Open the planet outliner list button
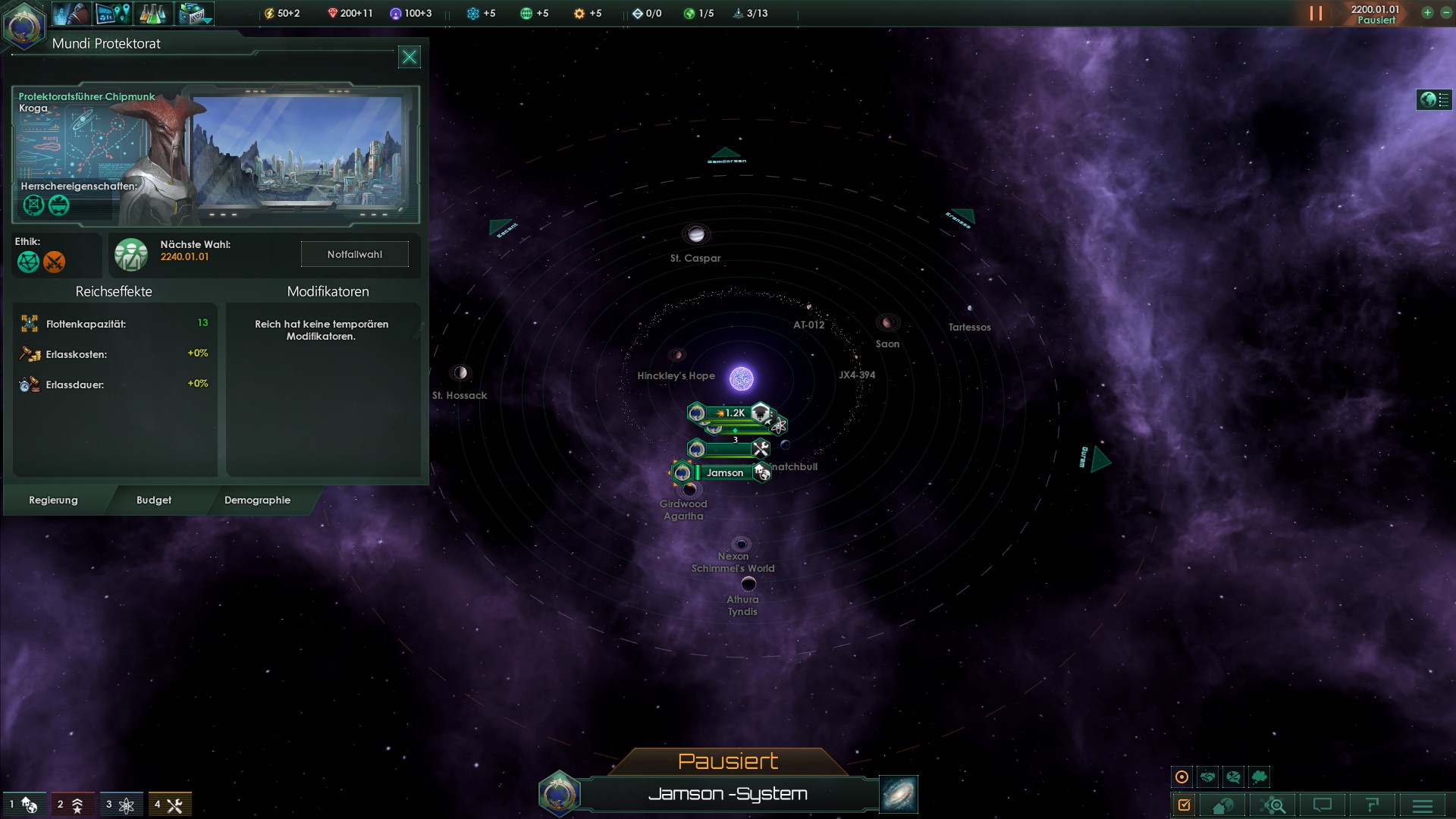Viewport: 1456px width, 819px height. point(1434,99)
